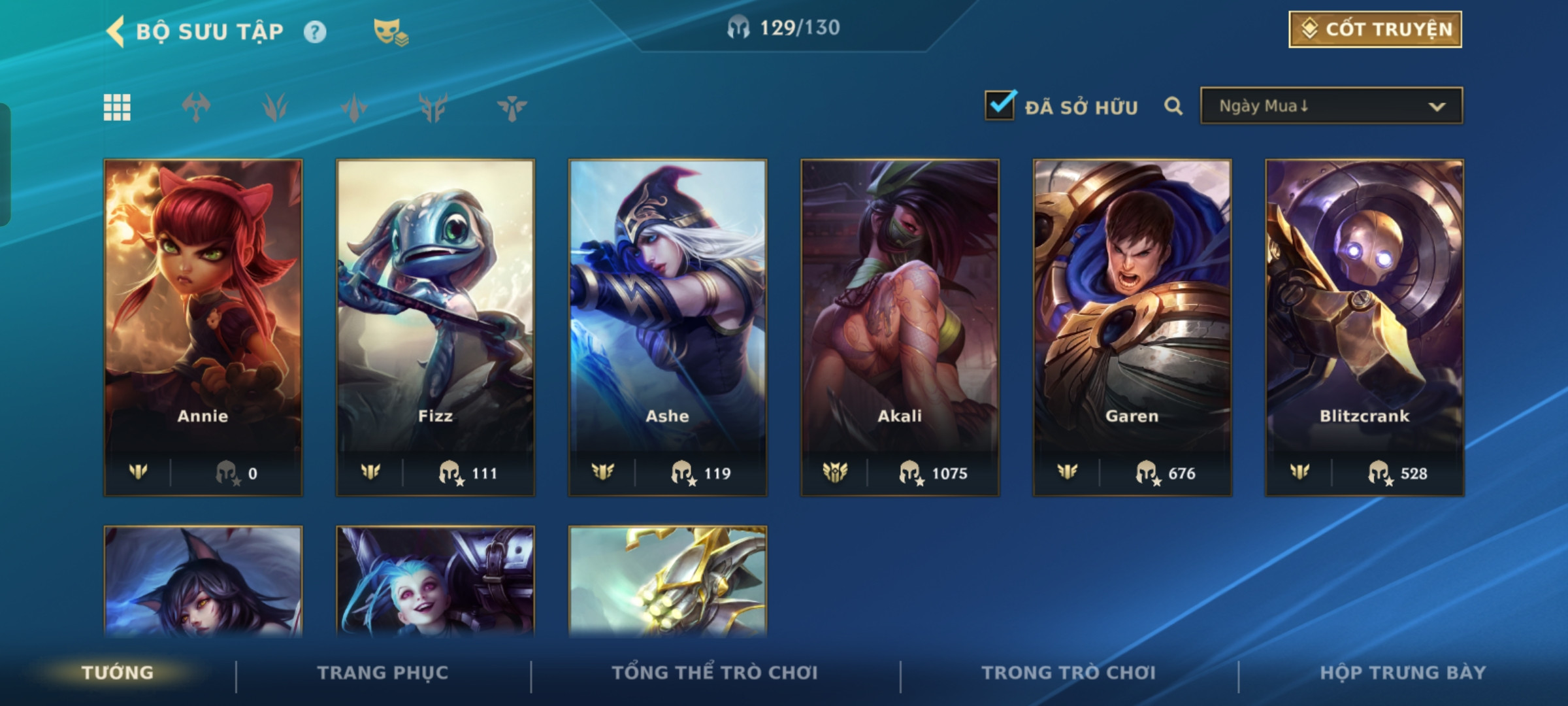Select the Blitzcrank champion card
Screen dimensions: 1568x706
point(1364,327)
